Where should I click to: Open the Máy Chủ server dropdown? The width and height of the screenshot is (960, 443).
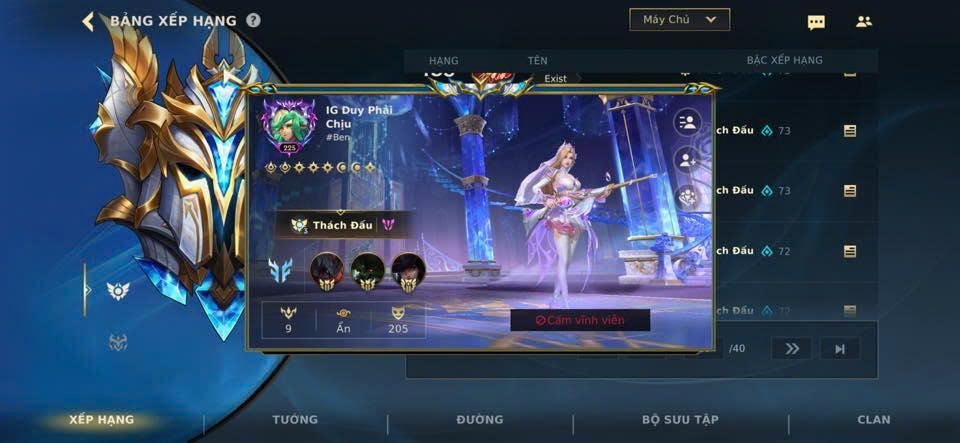coord(680,19)
